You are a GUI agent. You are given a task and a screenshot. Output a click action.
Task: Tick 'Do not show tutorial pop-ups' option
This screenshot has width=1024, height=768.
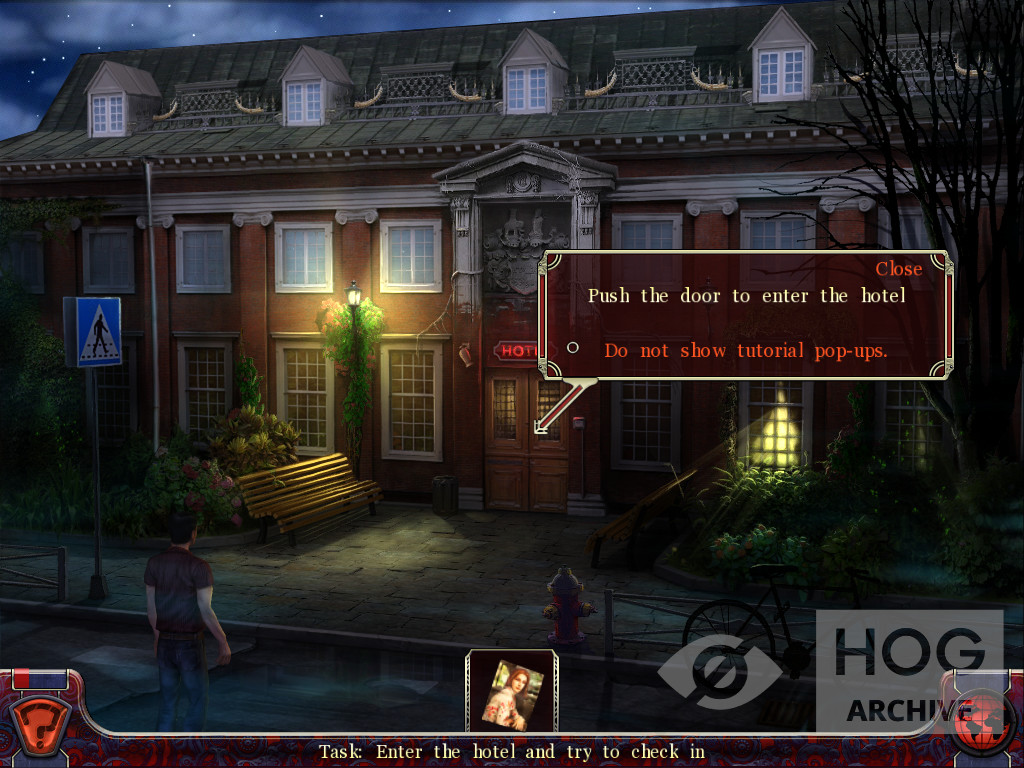[573, 348]
